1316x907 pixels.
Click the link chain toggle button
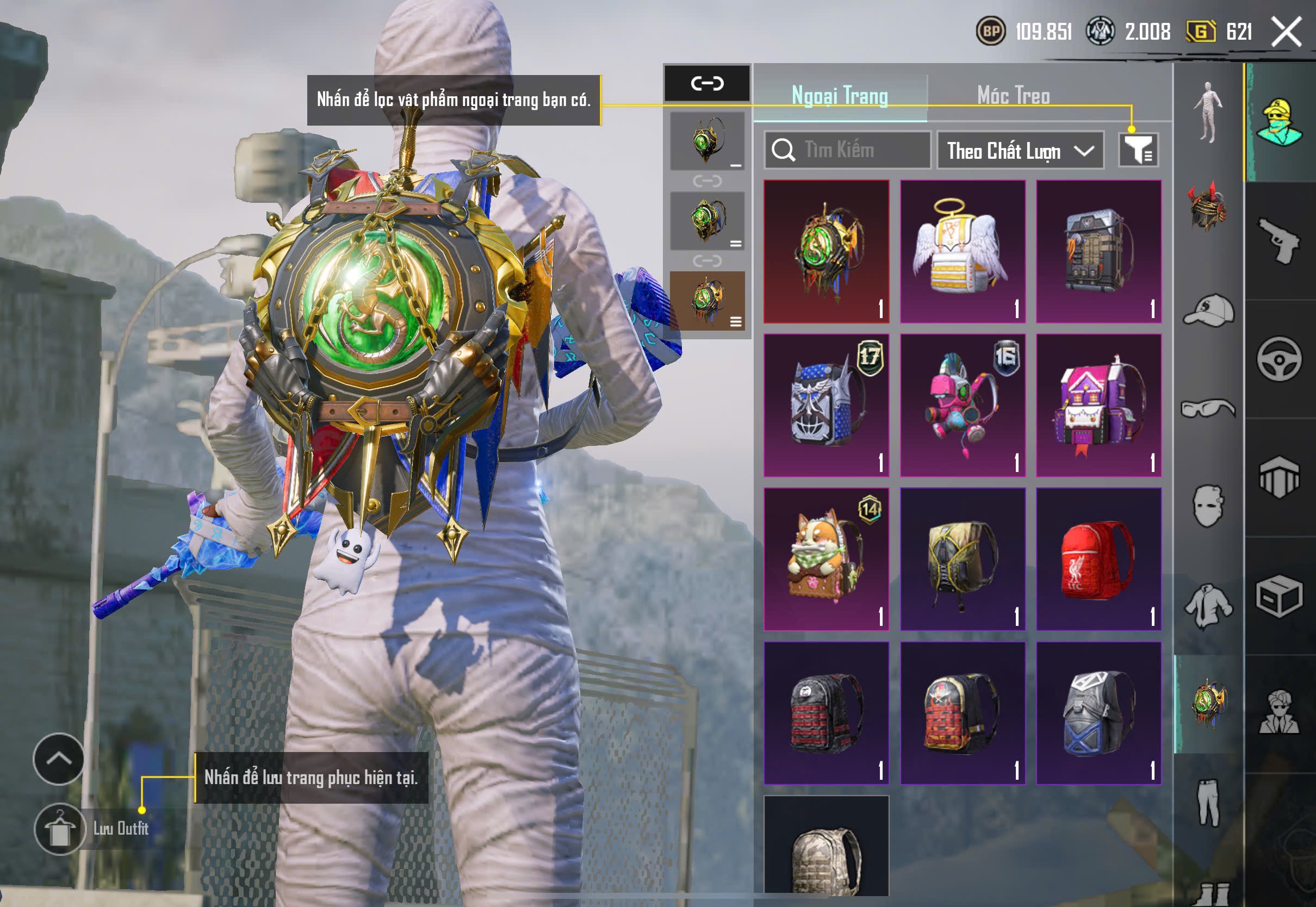tap(707, 83)
